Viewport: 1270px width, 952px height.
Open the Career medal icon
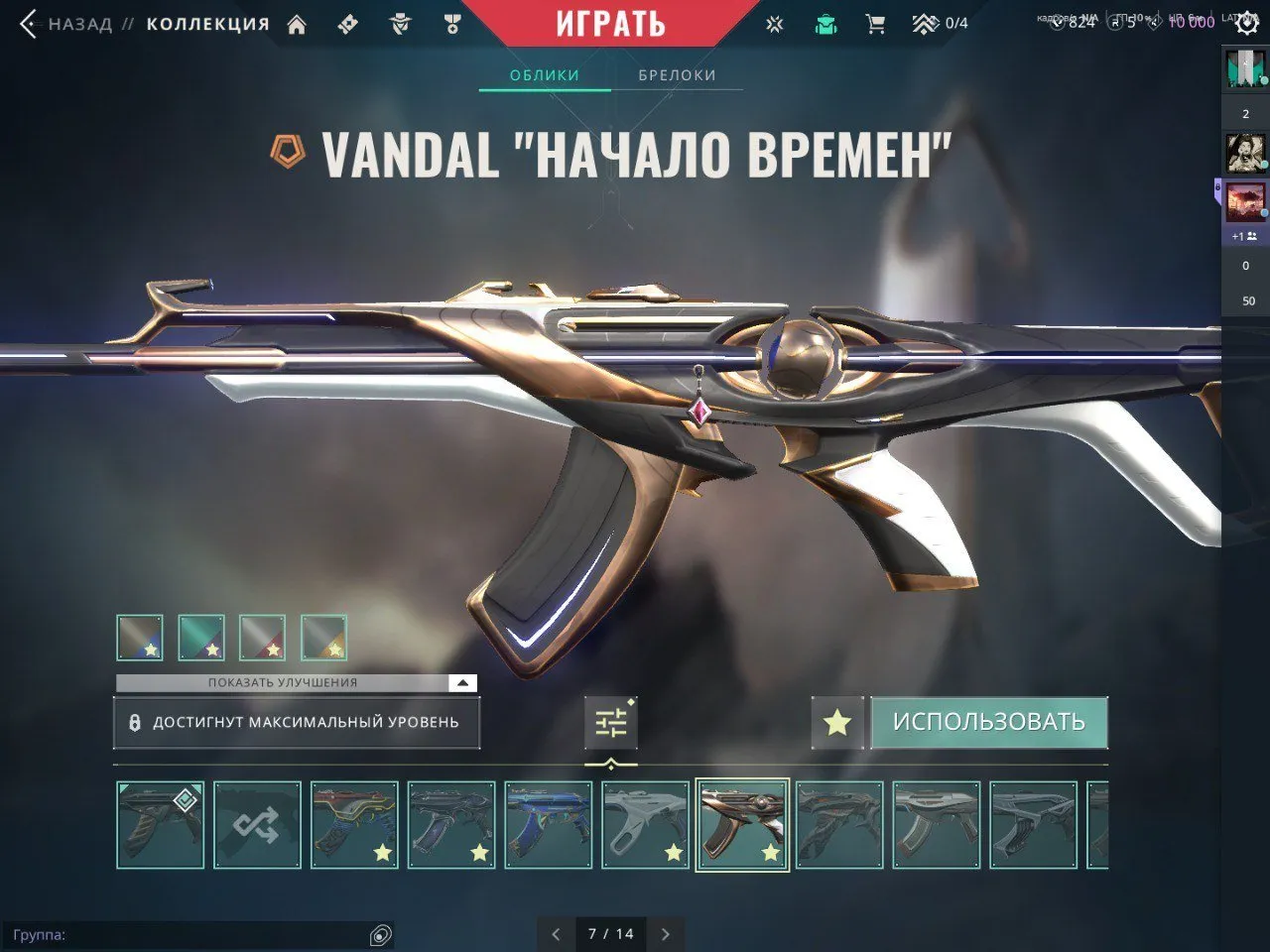tap(452, 23)
